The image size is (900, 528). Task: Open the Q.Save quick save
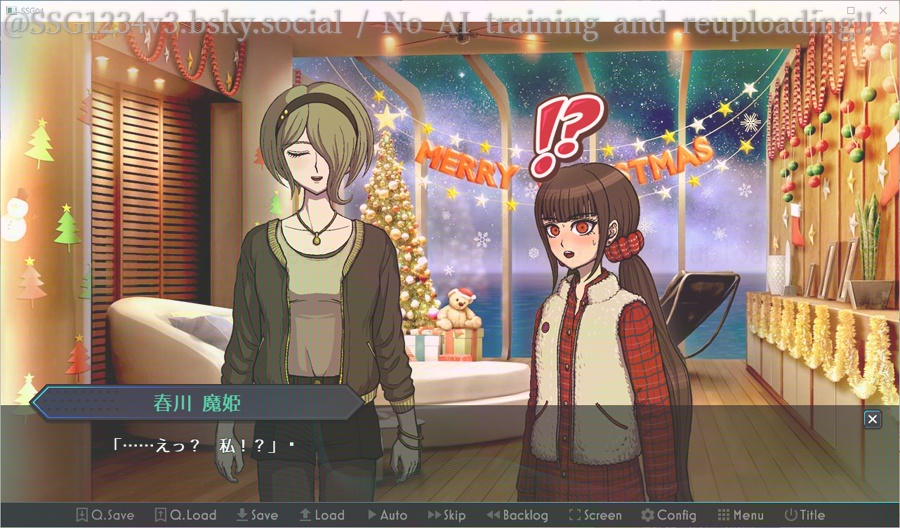coord(104,515)
